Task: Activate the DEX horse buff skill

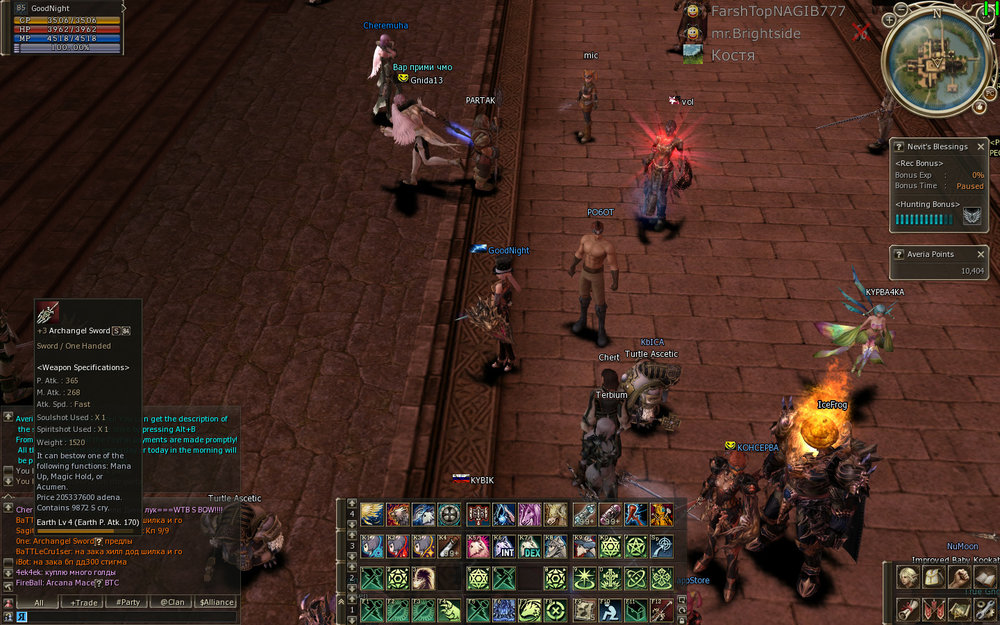Action: tap(530, 547)
